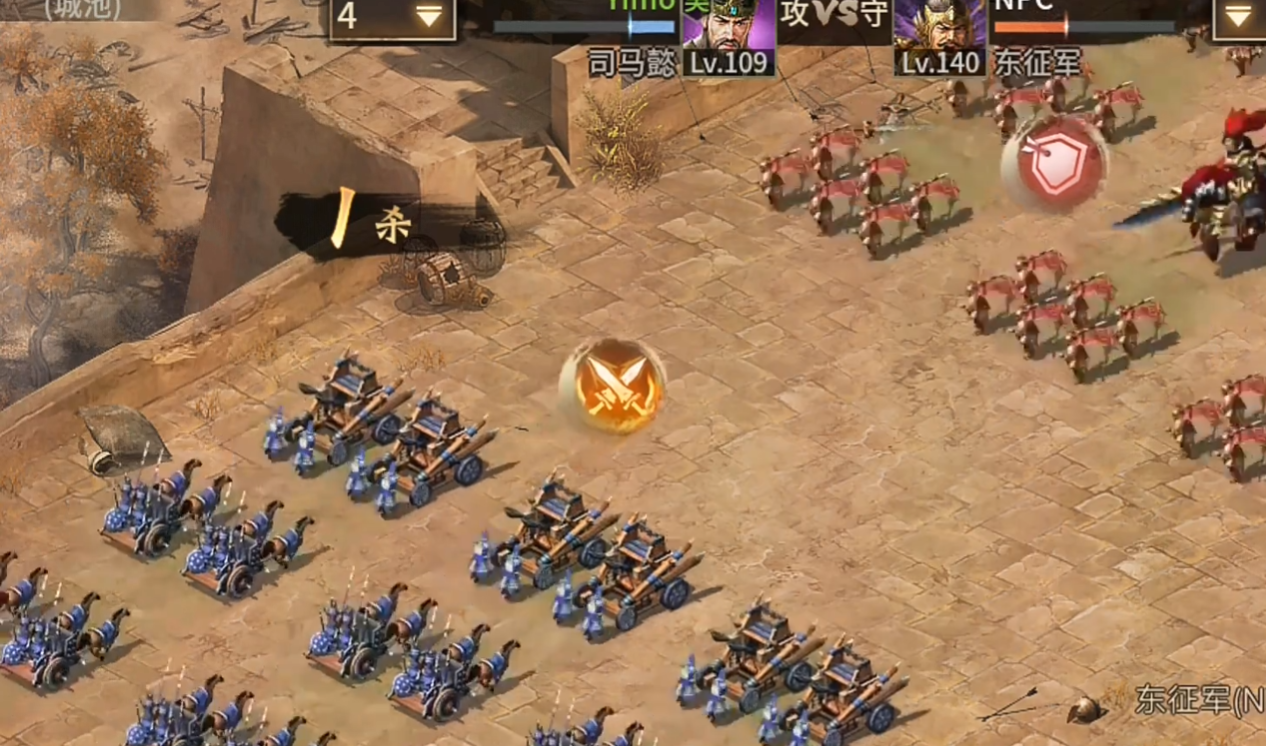Expand the top-right arrow dropdown

[1237, 18]
